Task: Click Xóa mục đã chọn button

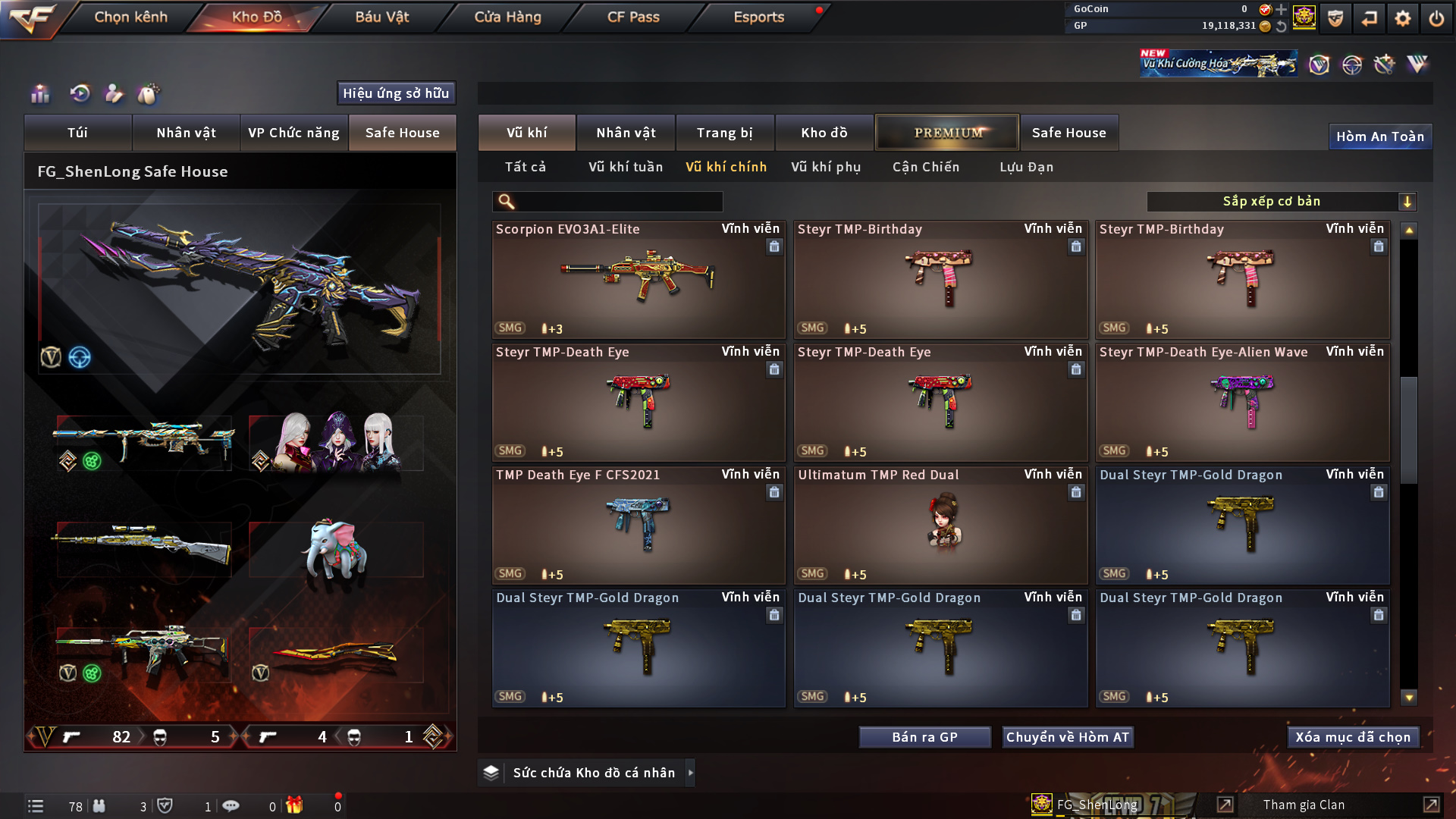Action: point(1353,737)
